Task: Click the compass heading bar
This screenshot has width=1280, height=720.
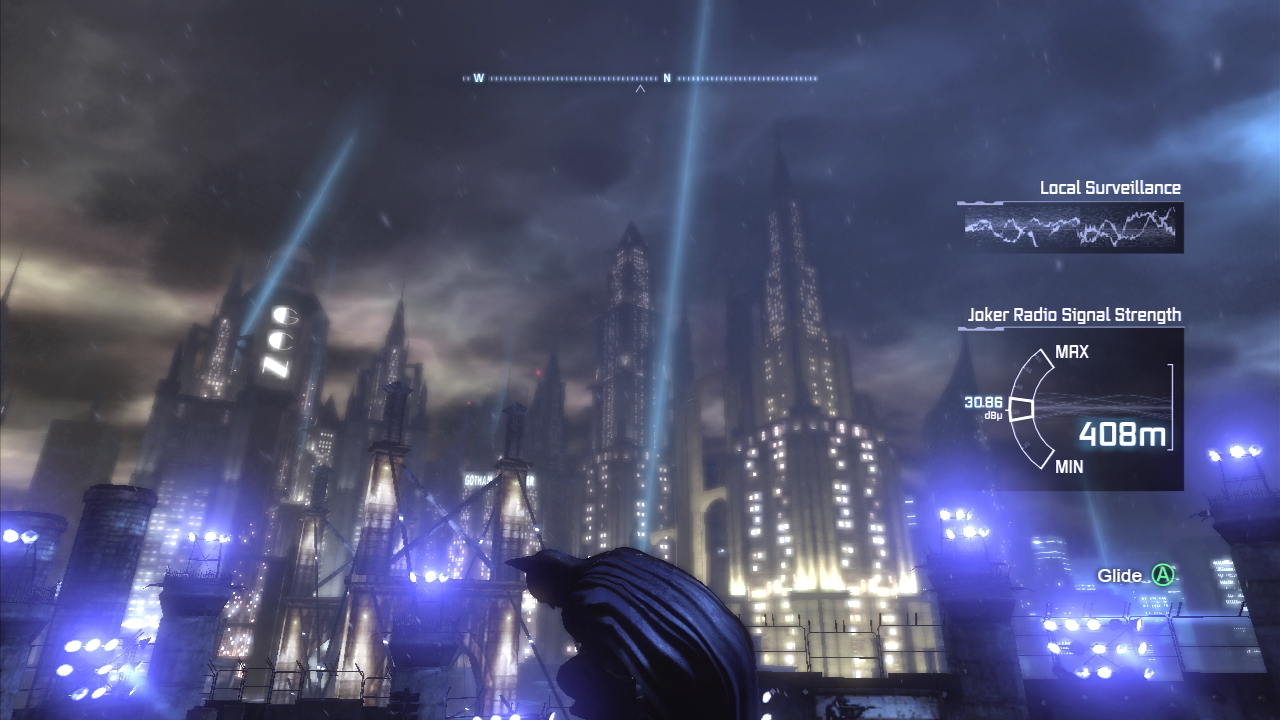Action: [x=640, y=78]
